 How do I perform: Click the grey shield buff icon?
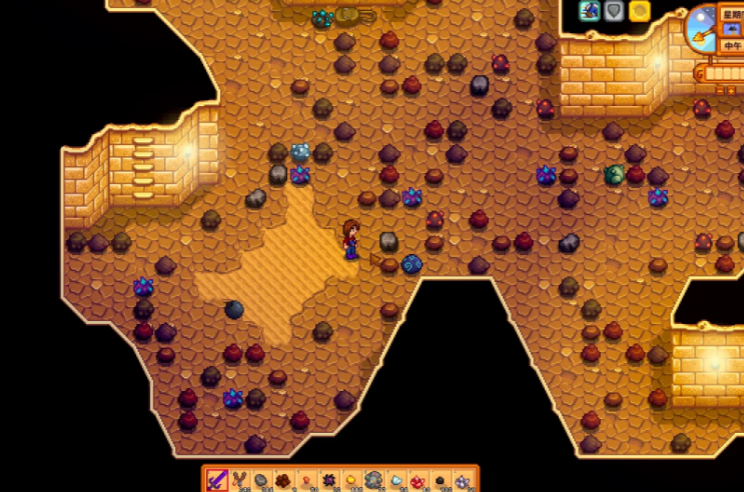click(x=614, y=11)
